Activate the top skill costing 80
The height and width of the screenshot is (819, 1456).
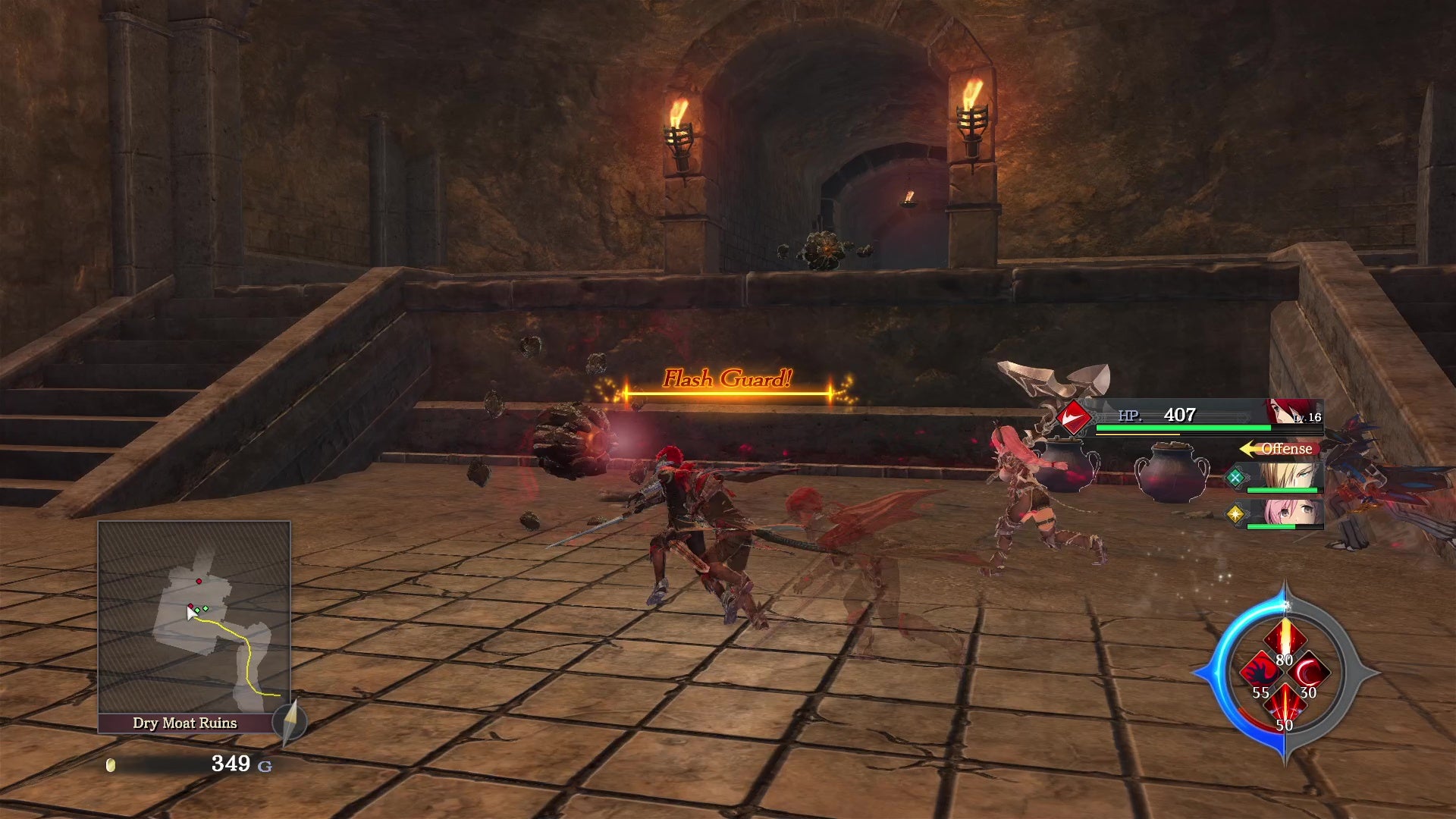(x=1285, y=639)
